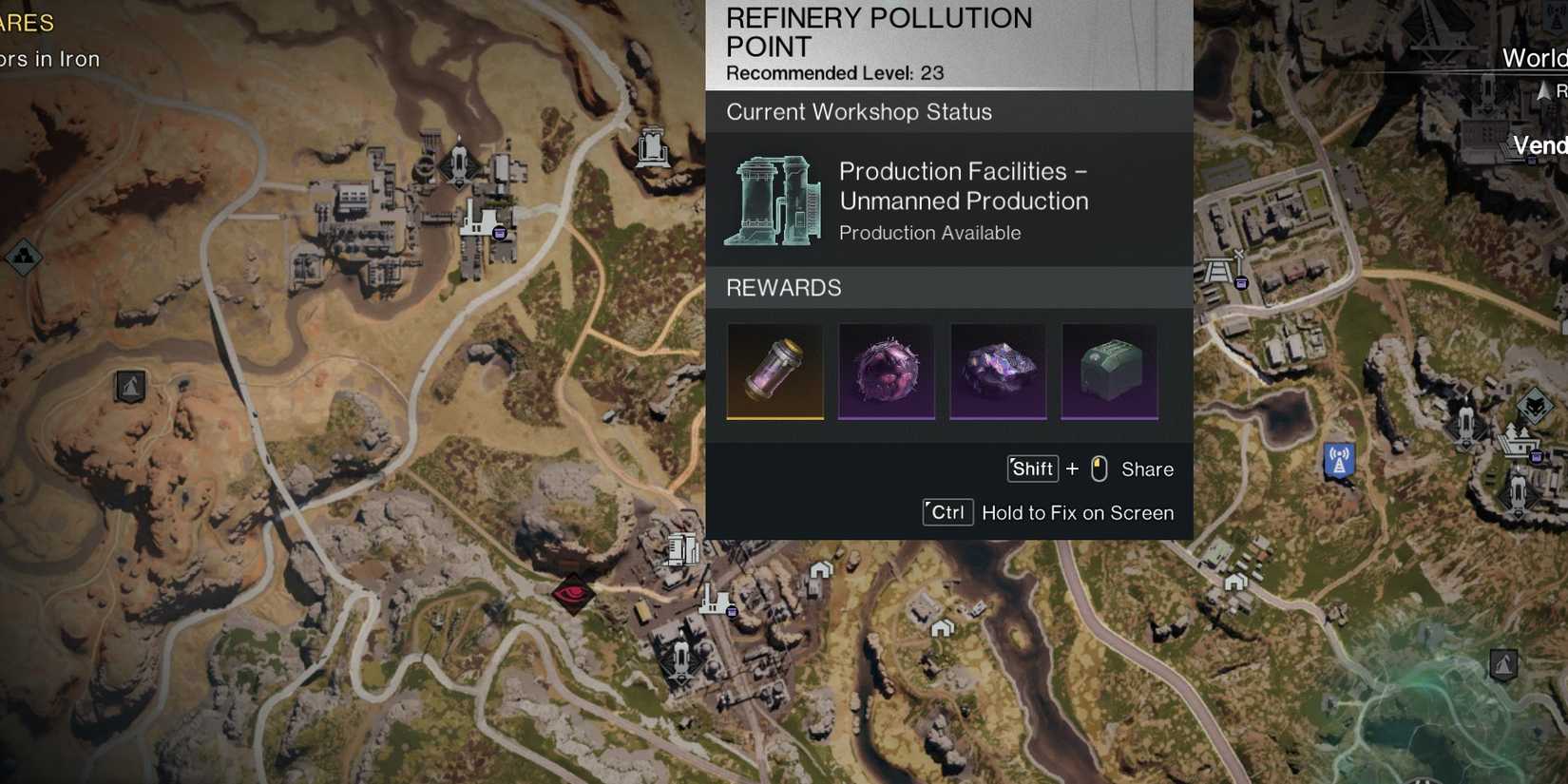1568x784 pixels.
Task: Click the beast emblem diamond marker at top right
Action: [1534, 408]
